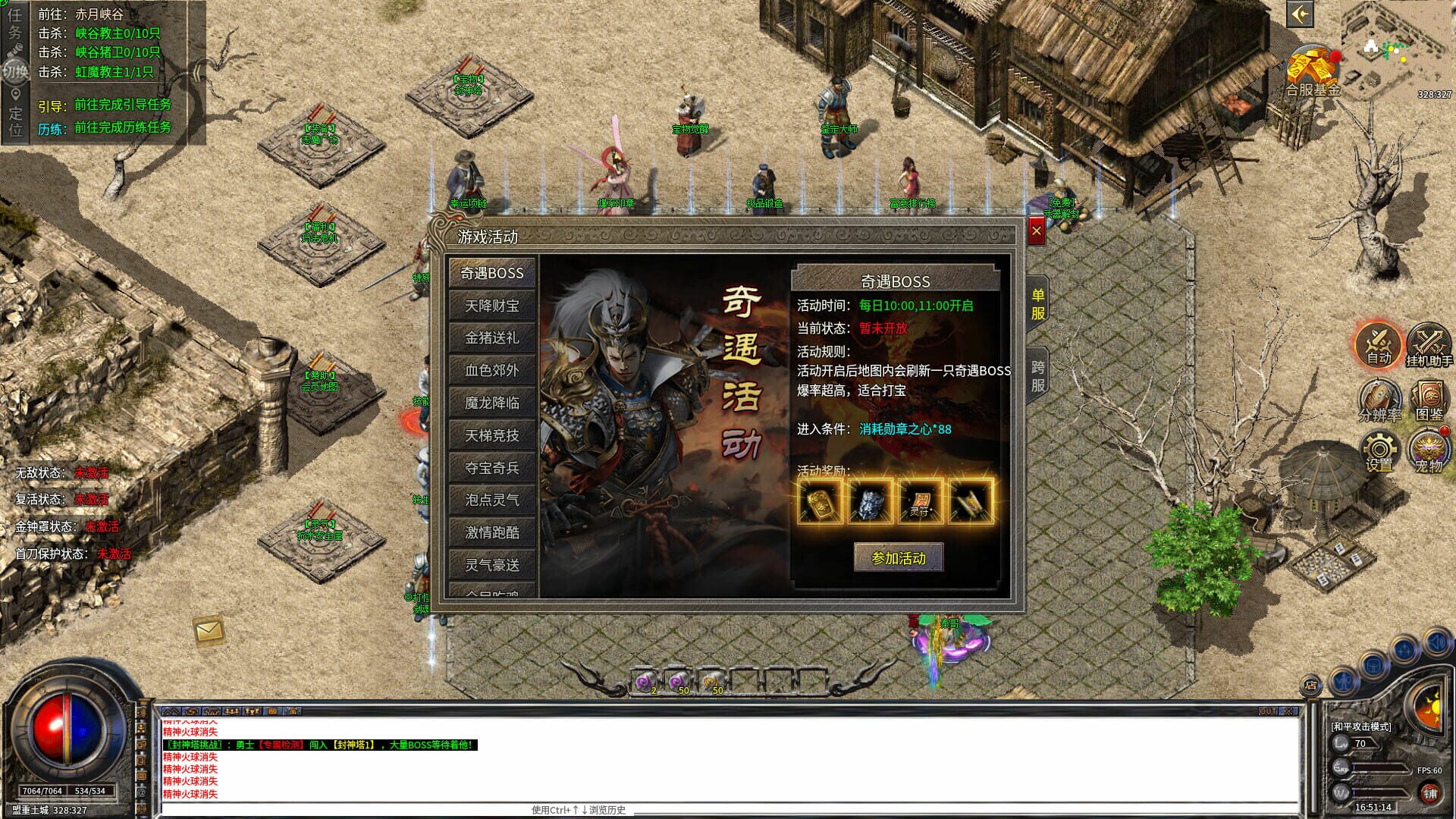This screenshot has width=1456, height=819.
Task: Switch to the 跨服 server tab
Action: (1039, 375)
